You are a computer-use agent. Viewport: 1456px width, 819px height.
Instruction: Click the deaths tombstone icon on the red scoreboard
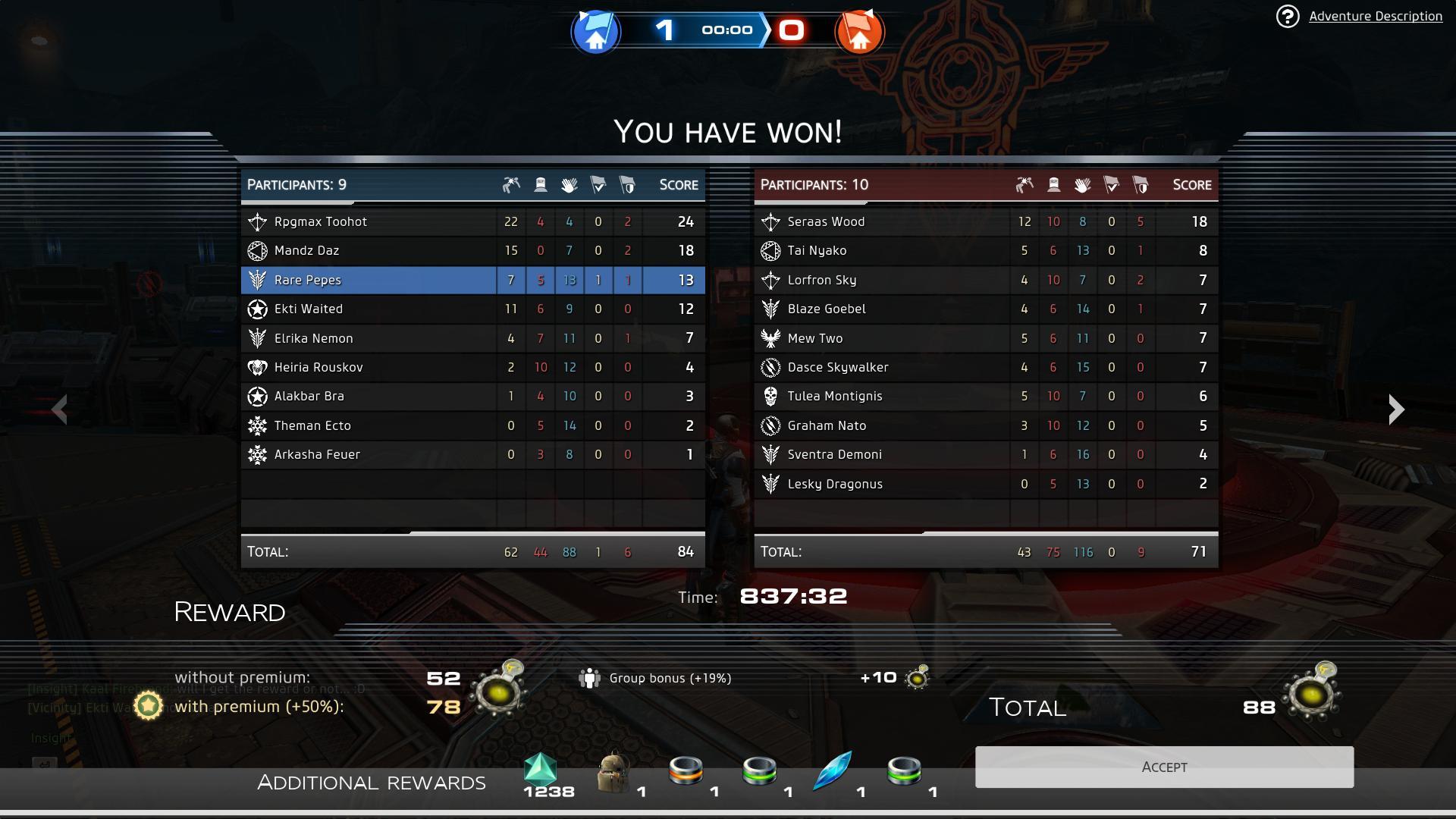[1053, 184]
